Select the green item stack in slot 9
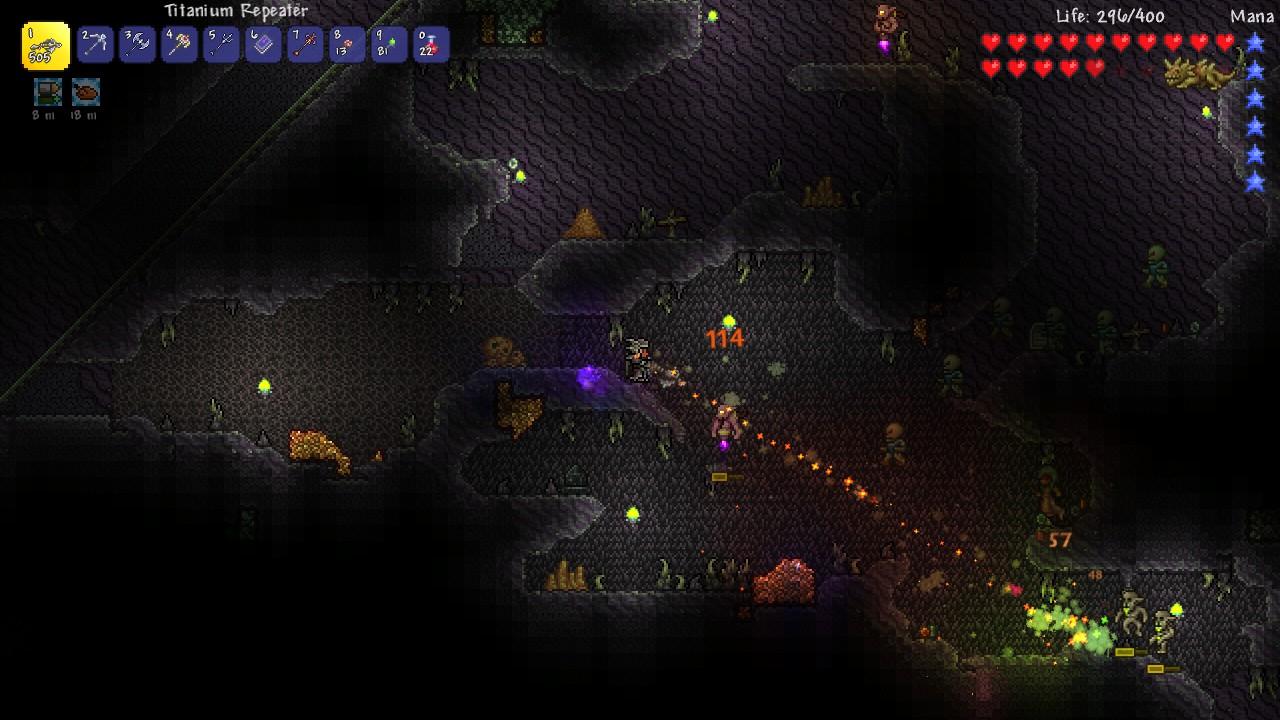This screenshot has width=1280, height=720. coord(388,44)
